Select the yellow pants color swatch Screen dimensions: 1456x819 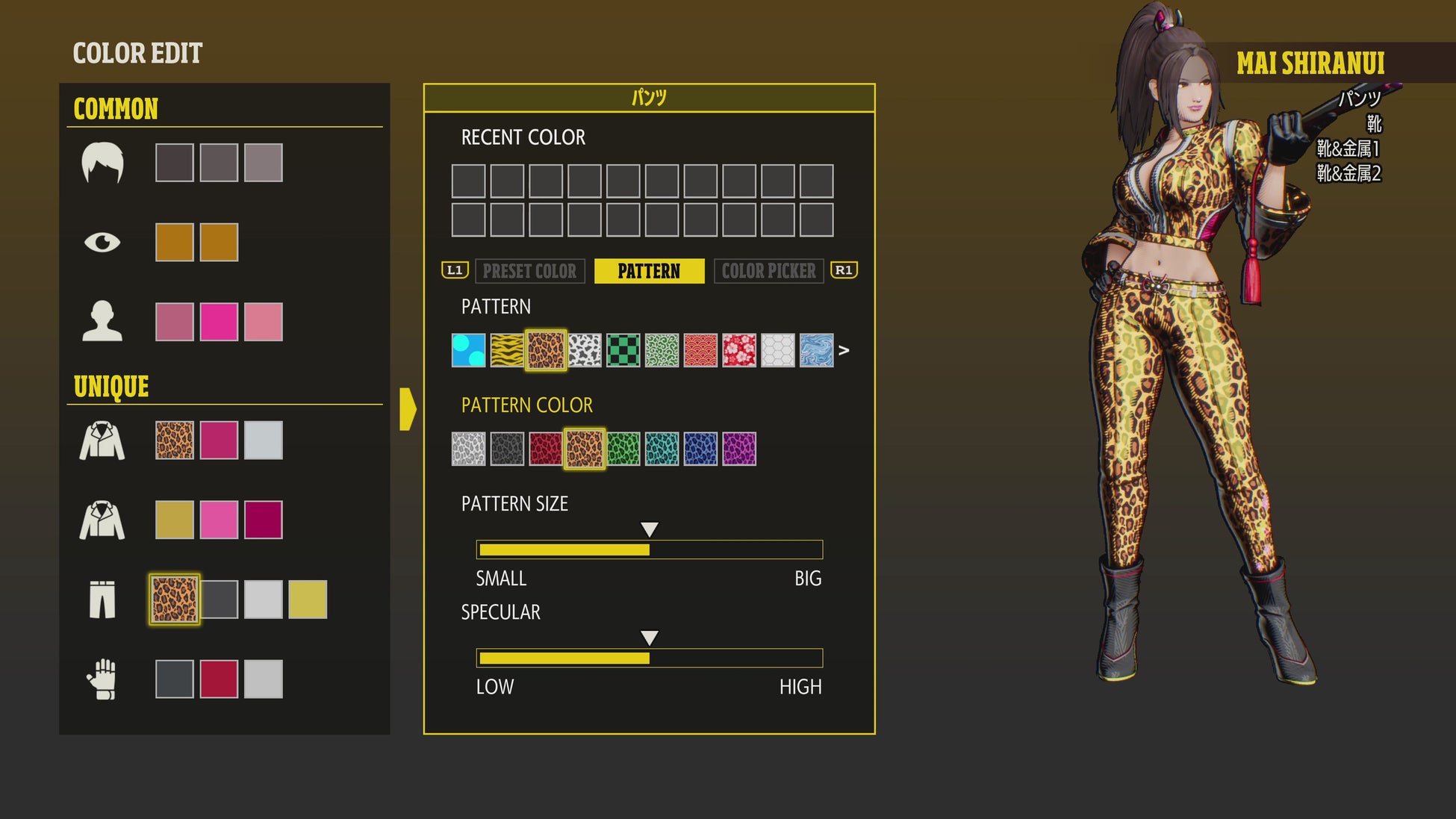[308, 600]
